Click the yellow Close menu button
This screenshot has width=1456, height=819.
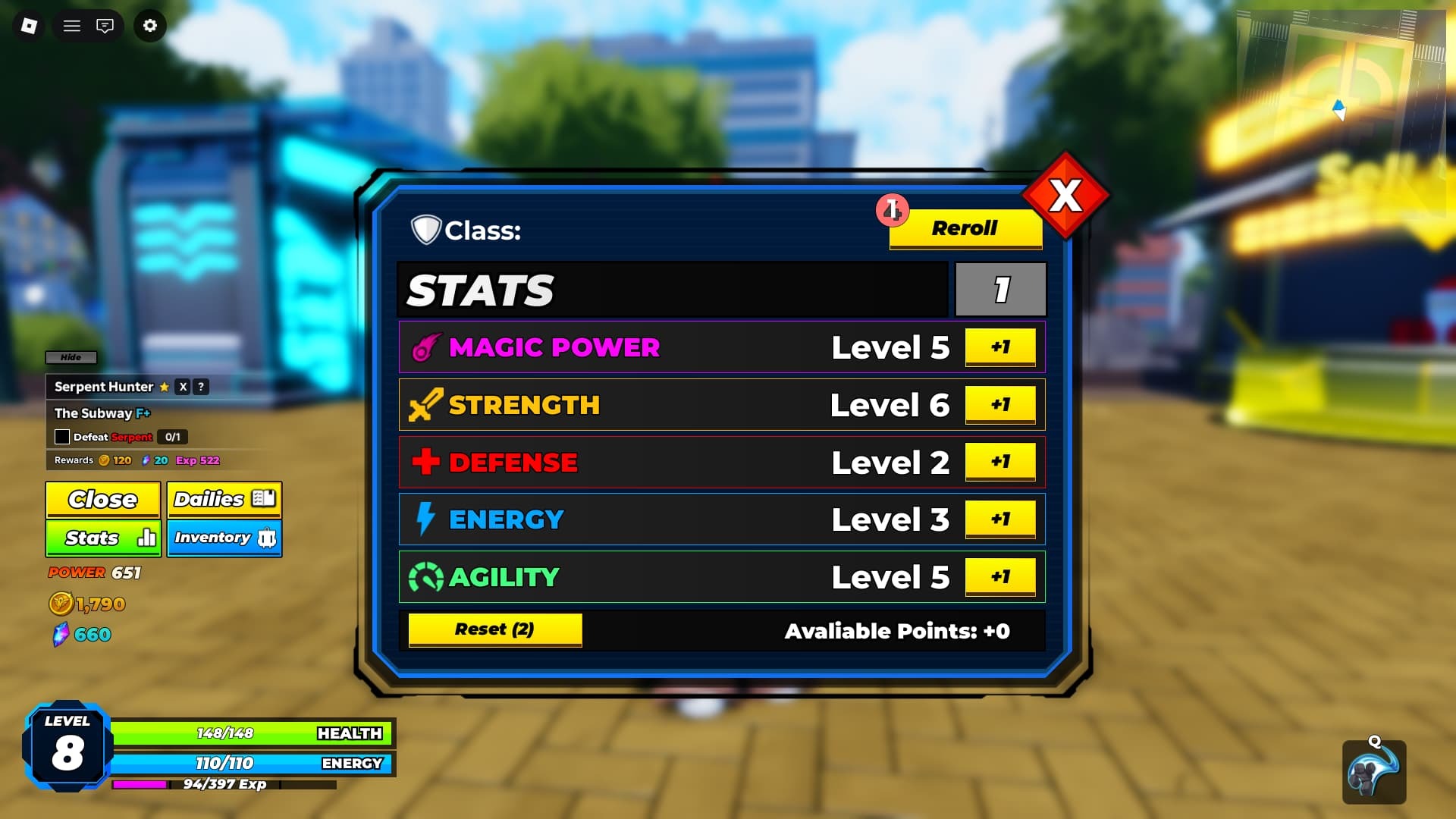102,500
